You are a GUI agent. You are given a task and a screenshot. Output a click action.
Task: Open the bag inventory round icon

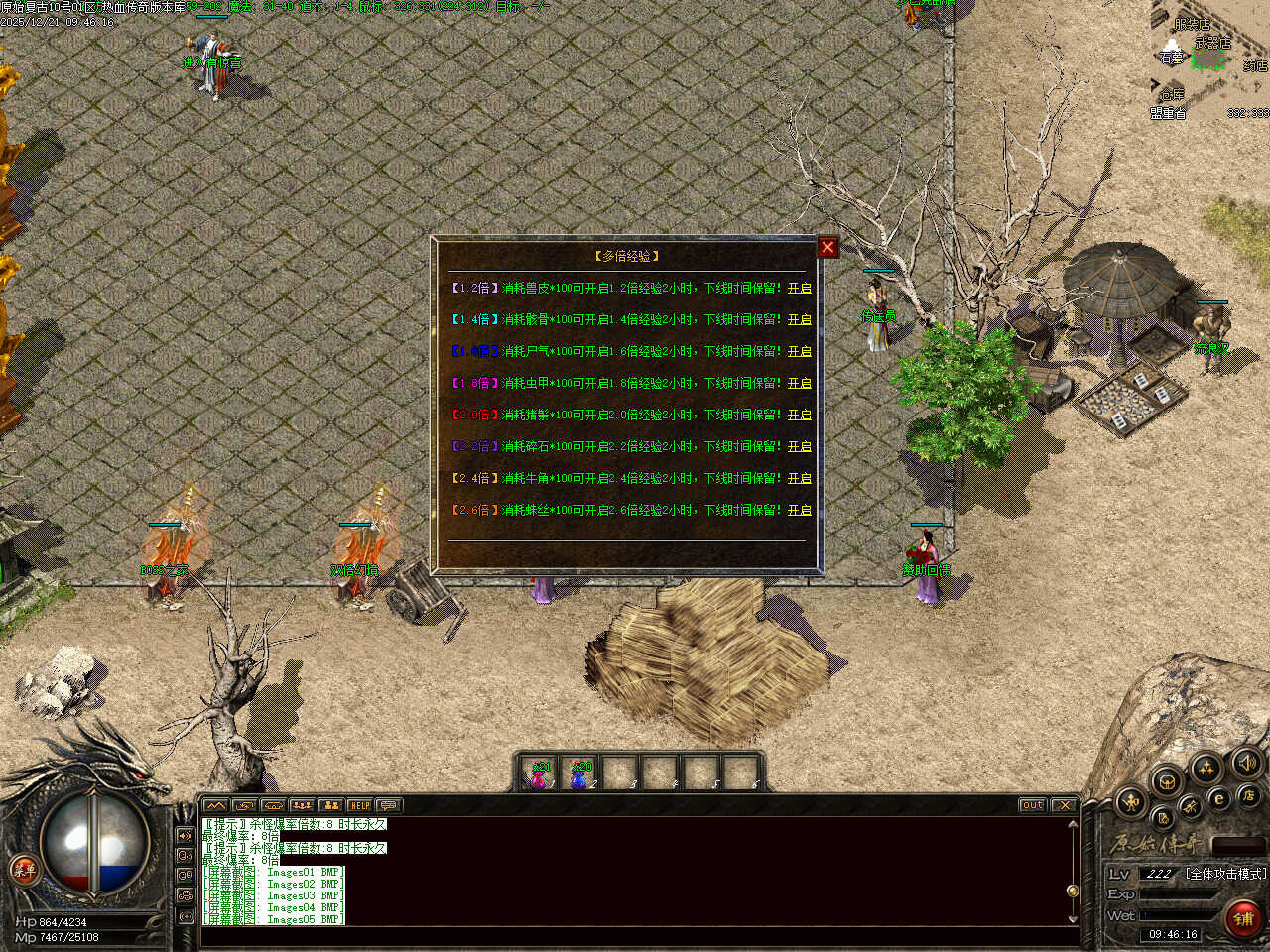[x=1167, y=781]
